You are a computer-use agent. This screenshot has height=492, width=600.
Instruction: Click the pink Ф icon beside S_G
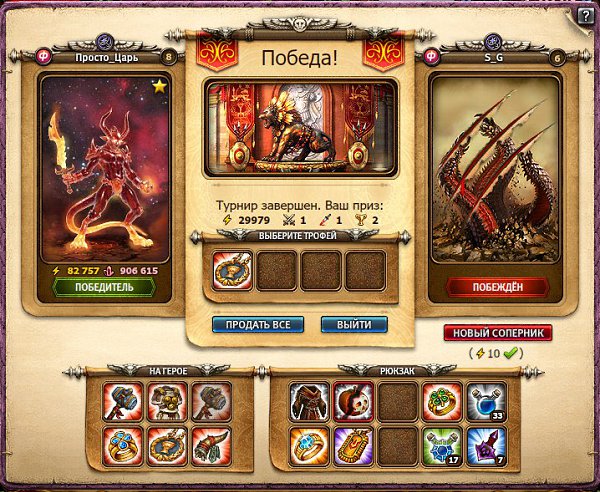(x=433, y=57)
